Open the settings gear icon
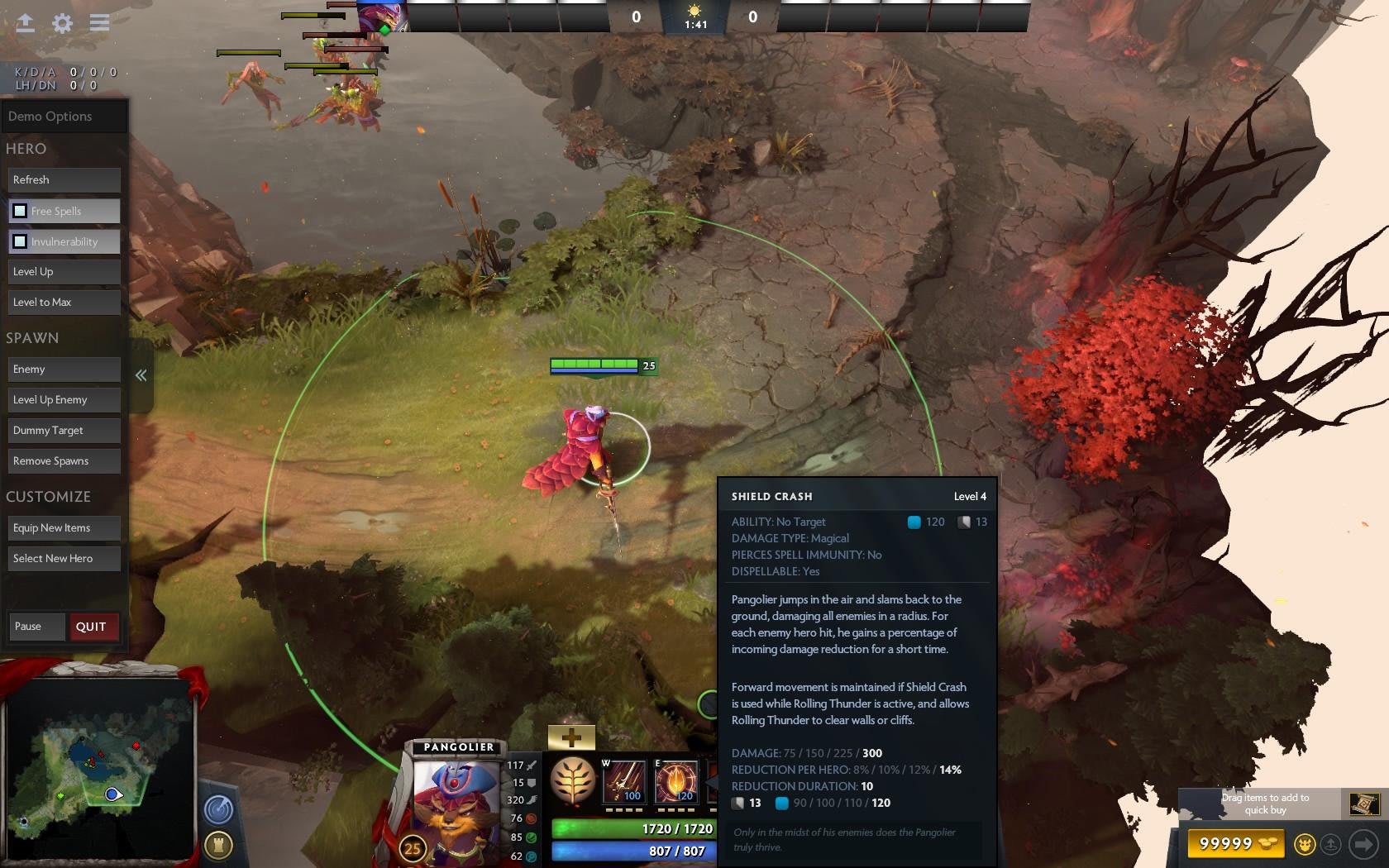This screenshot has height=868, width=1389. (62, 23)
